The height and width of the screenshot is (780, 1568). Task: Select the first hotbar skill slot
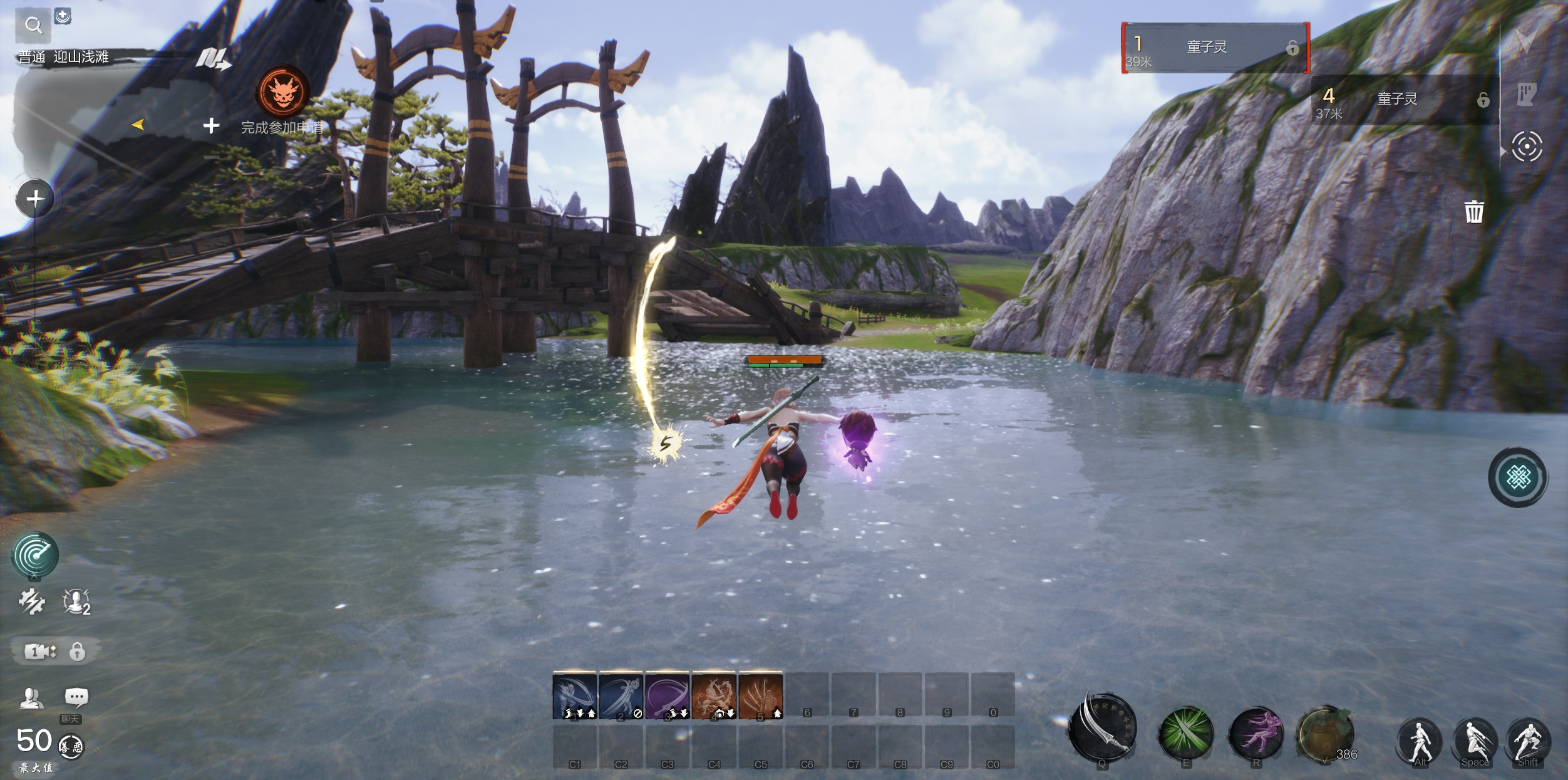tap(575, 695)
